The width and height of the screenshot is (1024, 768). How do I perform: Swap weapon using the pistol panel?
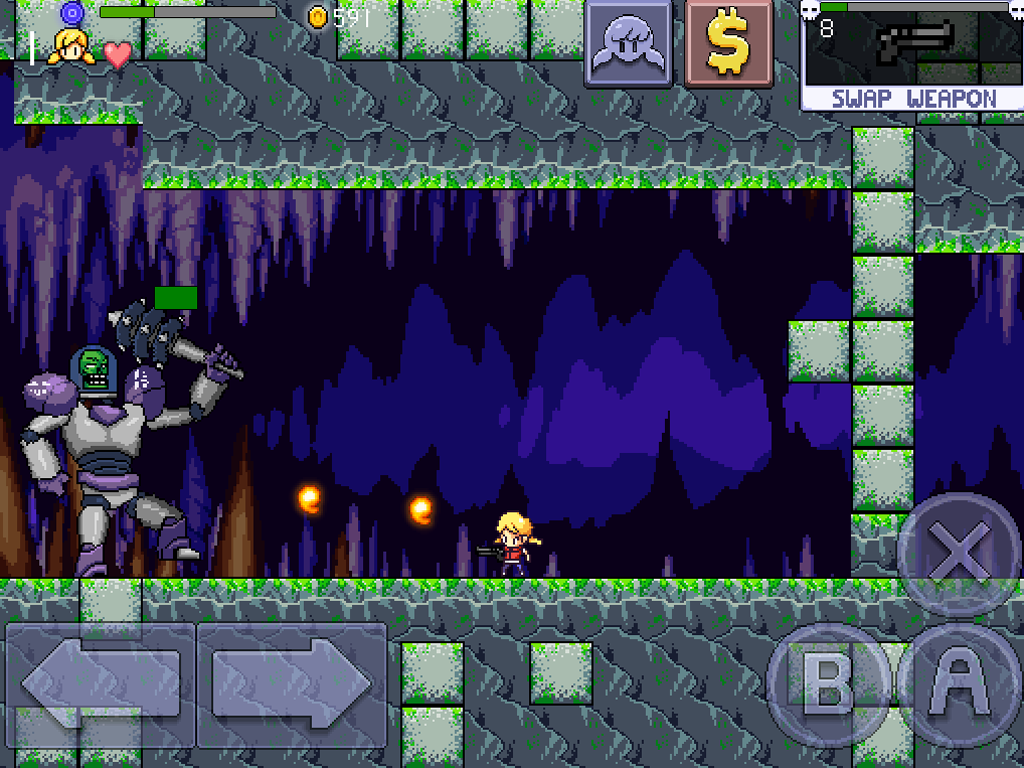tap(913, 57)
